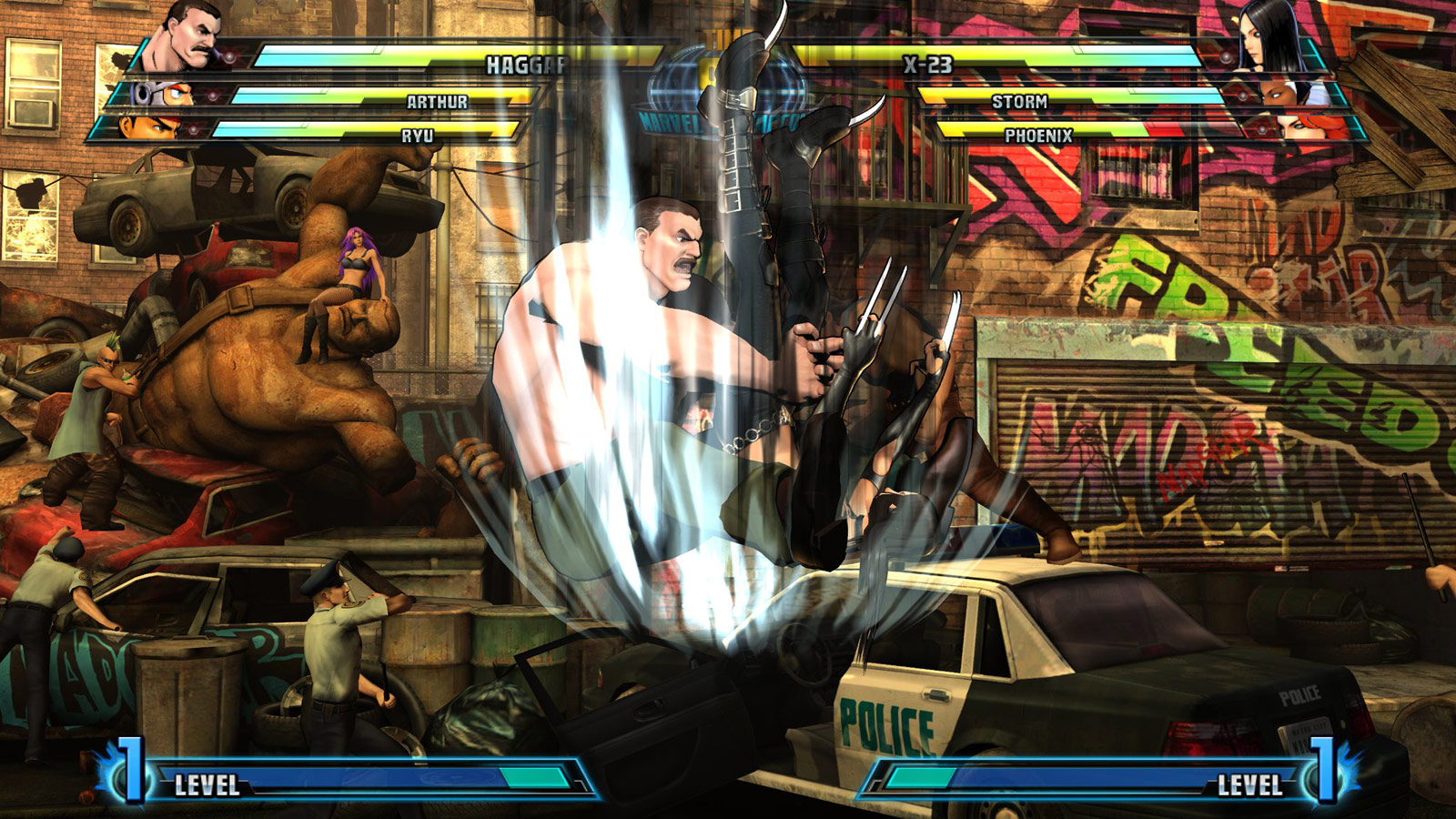Click the HAGGAR name label
The width and height of the screenshot is (1456, 819).
(528, 64)
